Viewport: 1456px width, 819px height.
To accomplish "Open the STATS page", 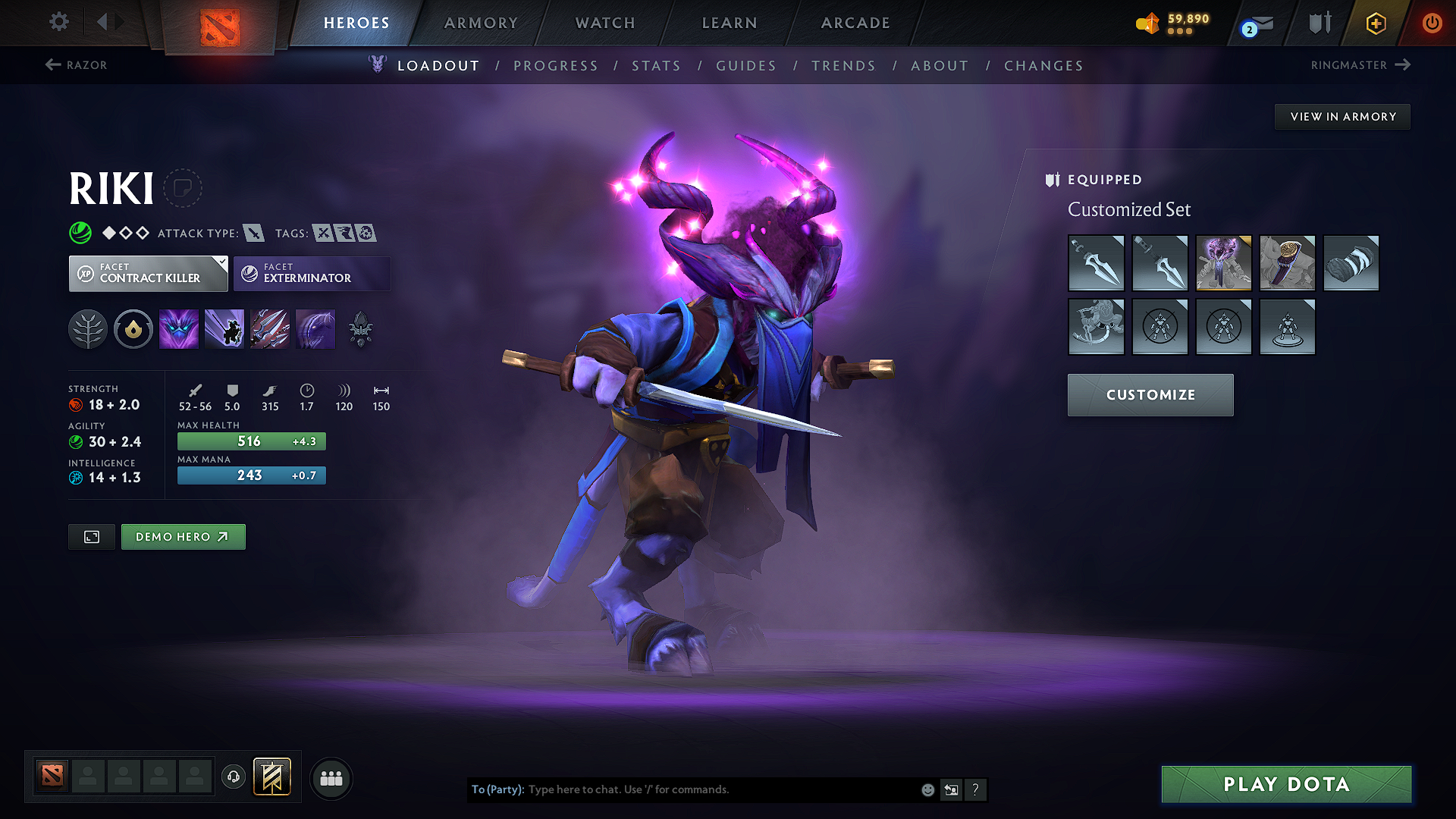I will pyautogui.click(x=657, y=66).
